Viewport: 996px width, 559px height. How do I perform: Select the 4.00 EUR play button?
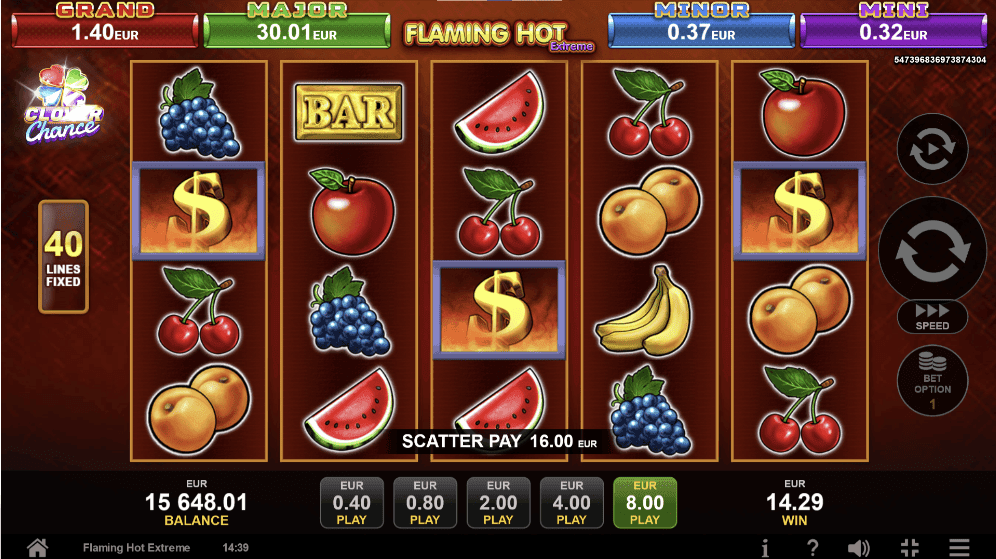(571, 502)
